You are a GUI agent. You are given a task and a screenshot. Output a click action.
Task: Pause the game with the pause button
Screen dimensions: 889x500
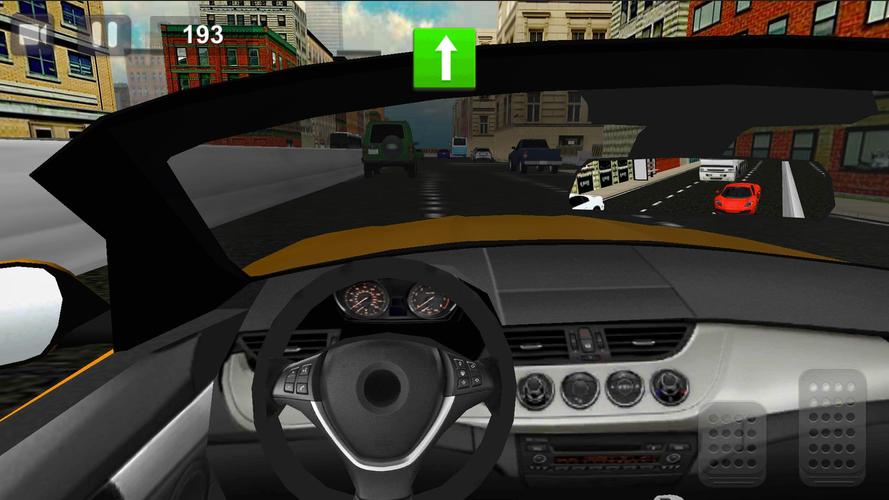click(x=104, y=34)
